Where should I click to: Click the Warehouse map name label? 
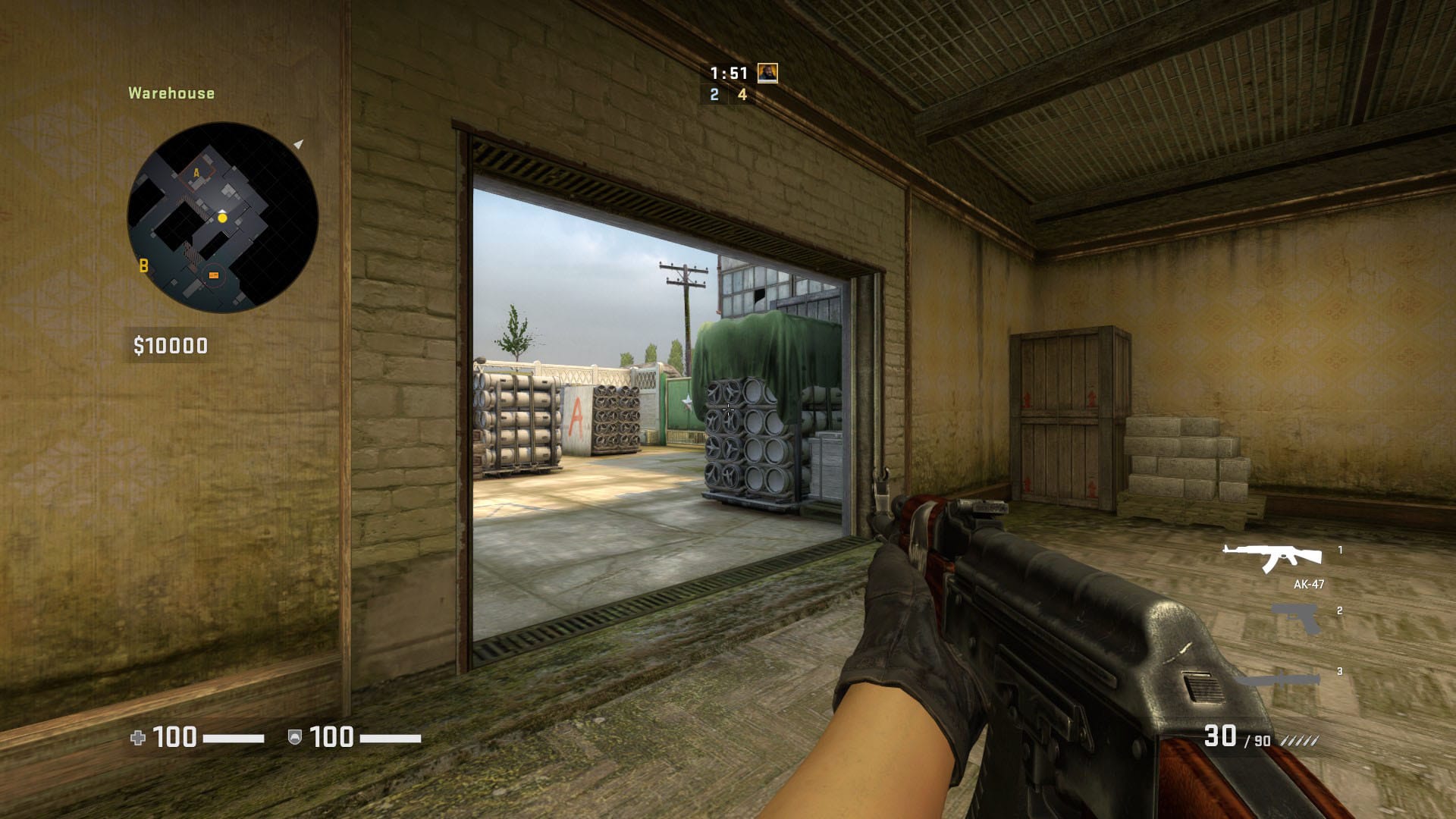171,94
